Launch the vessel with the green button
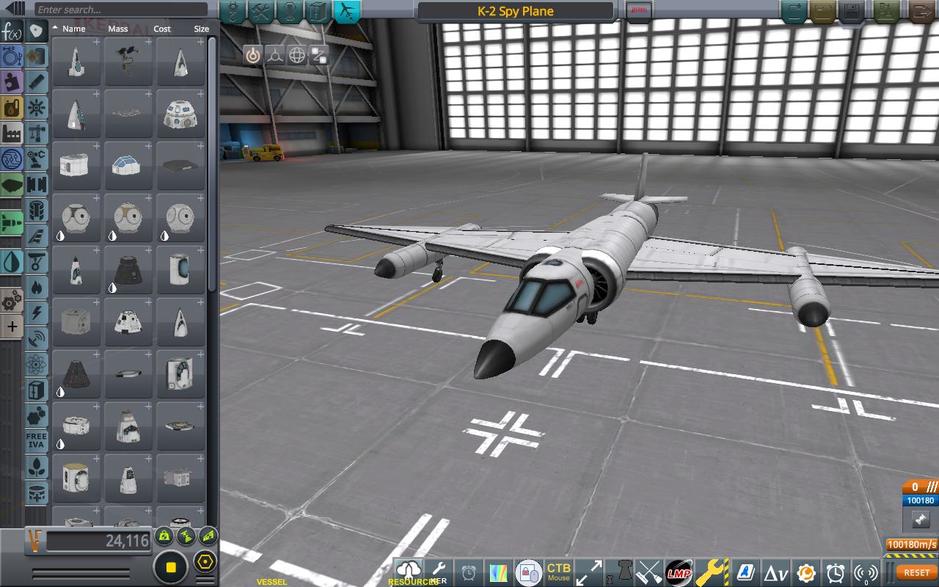The image size is (939, 587). point(886,11)
